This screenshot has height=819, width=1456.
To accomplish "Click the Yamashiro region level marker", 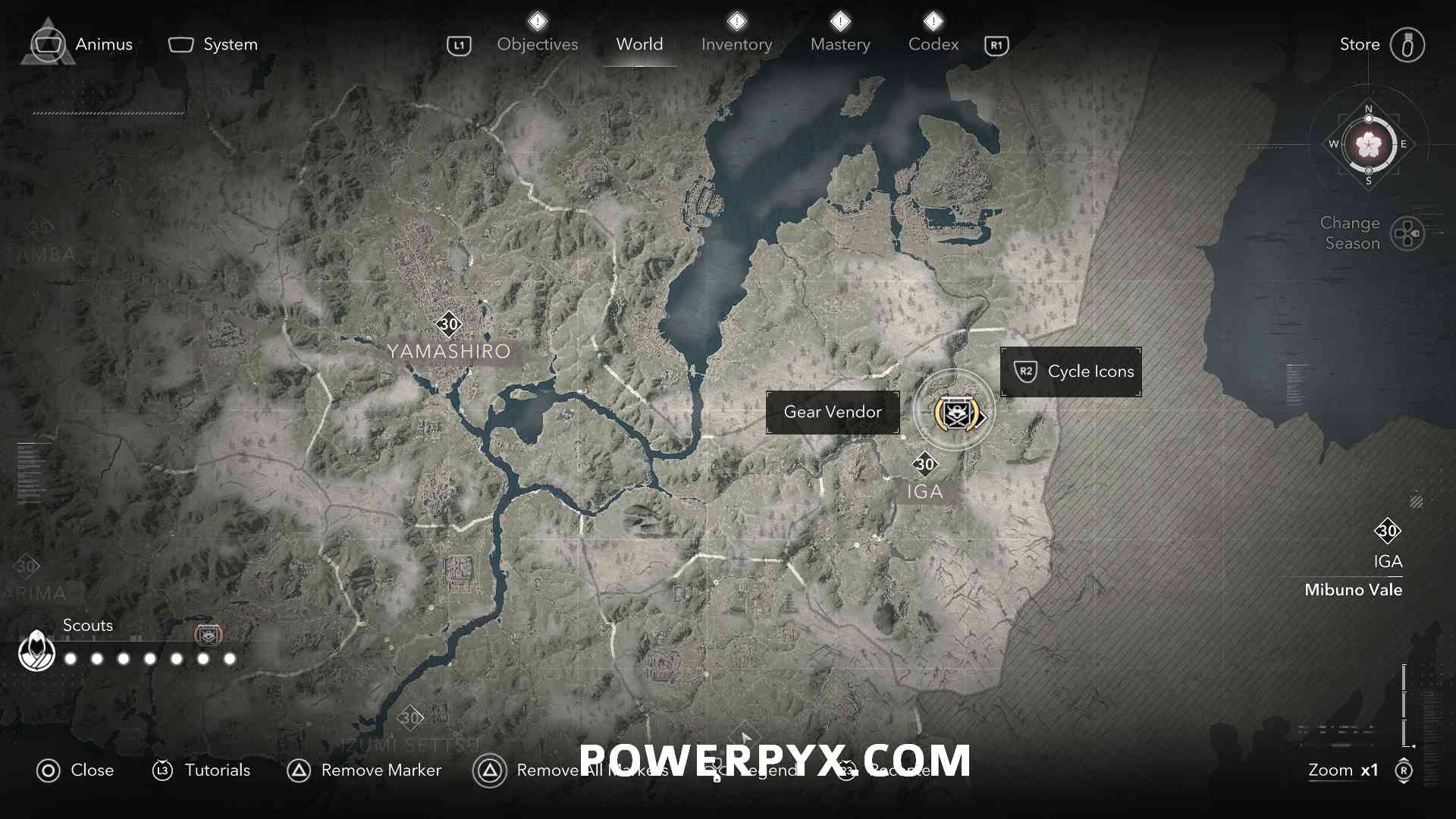I will 449,325.
